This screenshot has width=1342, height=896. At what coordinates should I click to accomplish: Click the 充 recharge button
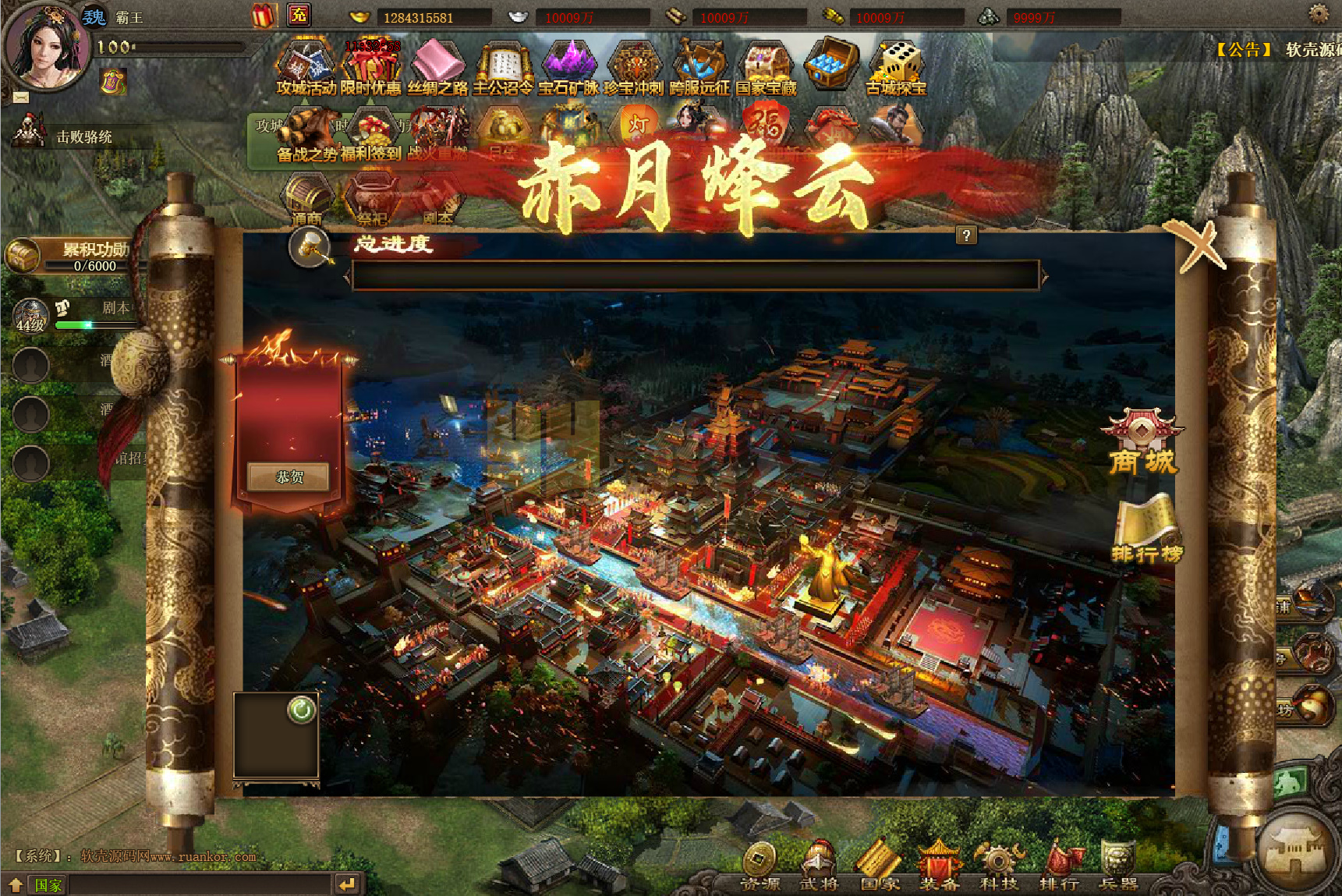click(299, 15)
